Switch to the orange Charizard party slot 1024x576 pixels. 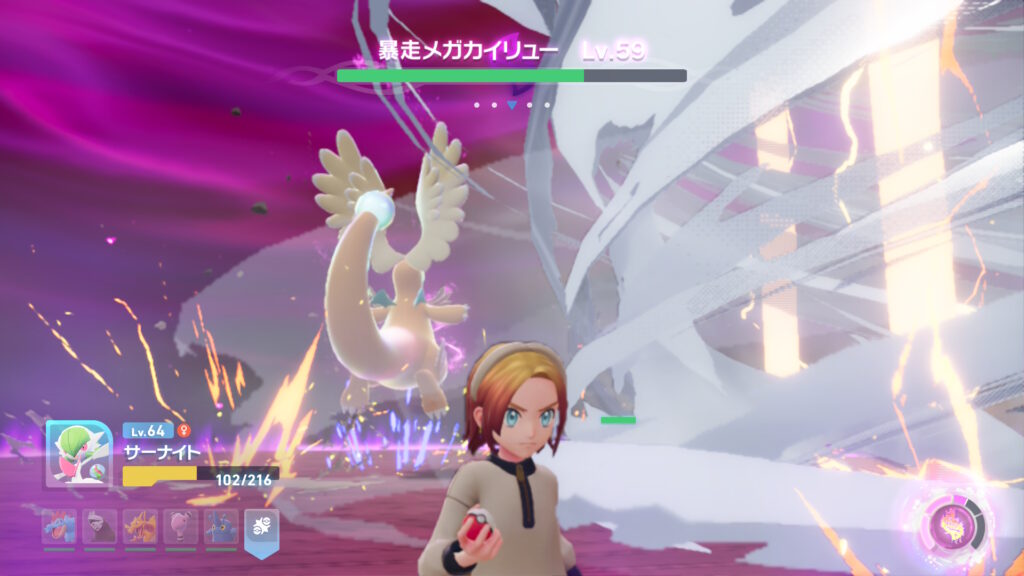pos(140,527)
